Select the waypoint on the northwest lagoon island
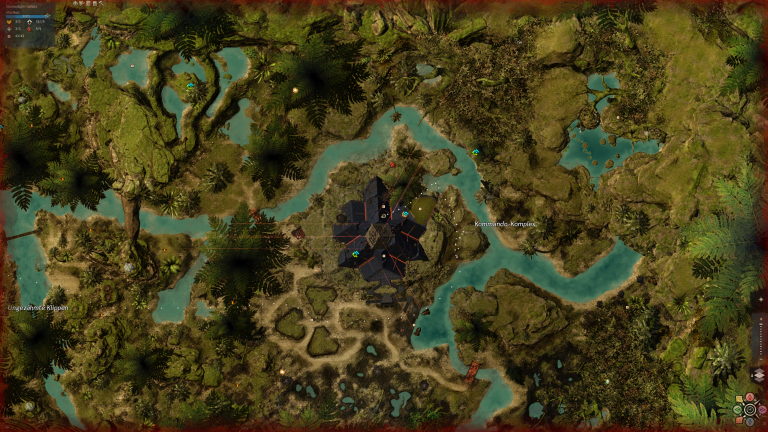 [190, 86]
